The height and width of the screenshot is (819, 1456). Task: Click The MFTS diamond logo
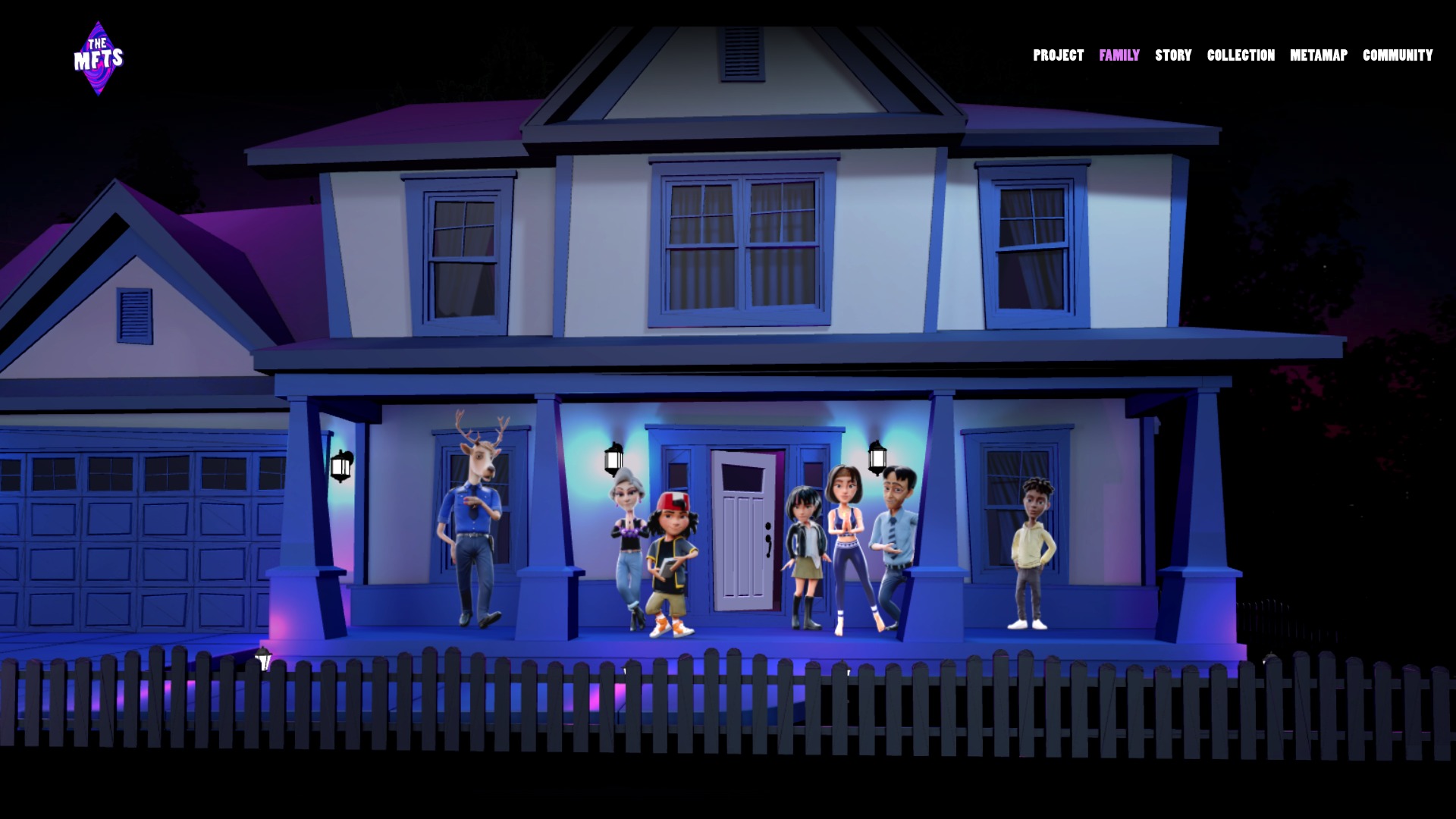[99, 58]
